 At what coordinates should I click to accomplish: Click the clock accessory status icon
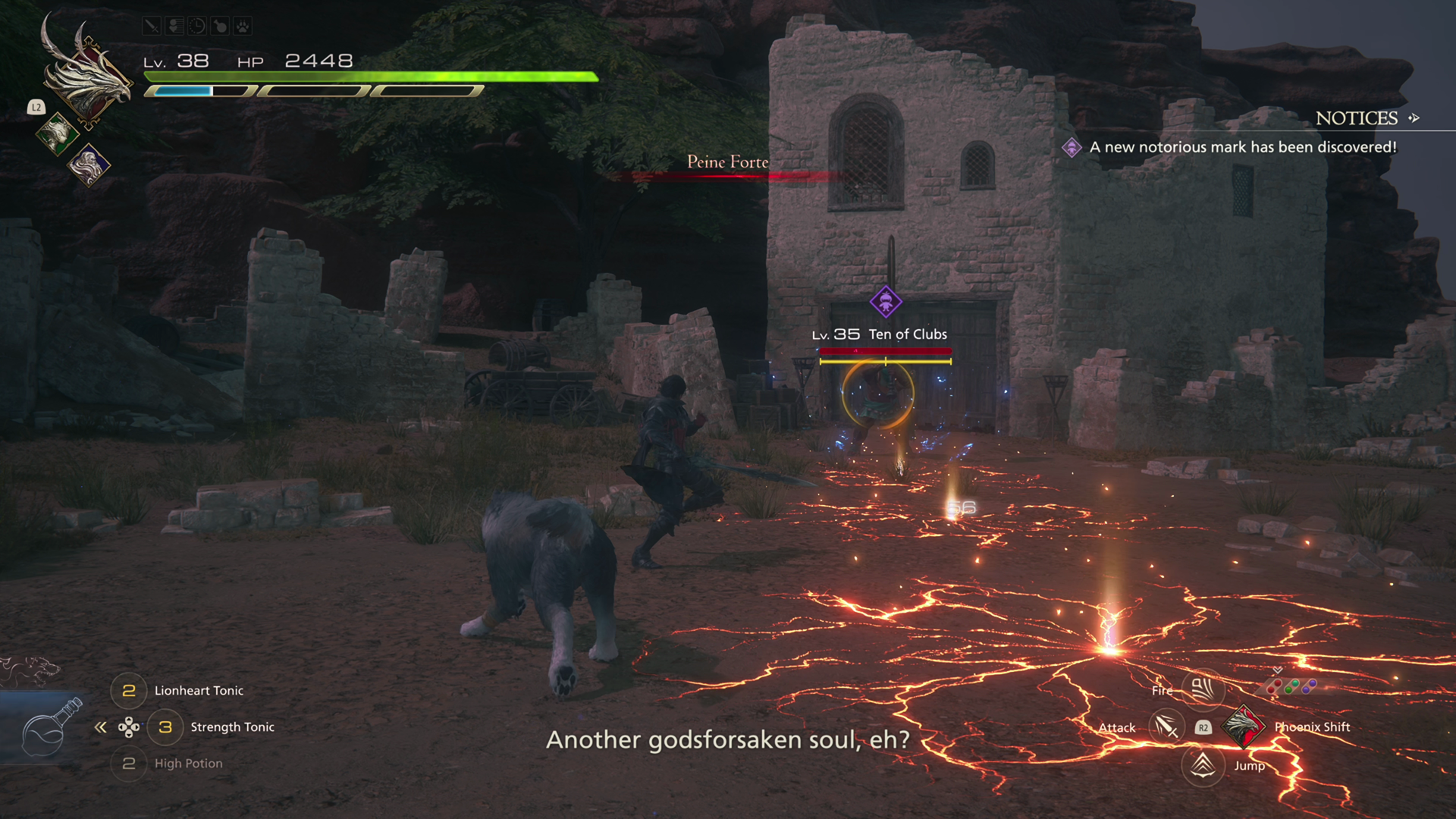point(197,27)
